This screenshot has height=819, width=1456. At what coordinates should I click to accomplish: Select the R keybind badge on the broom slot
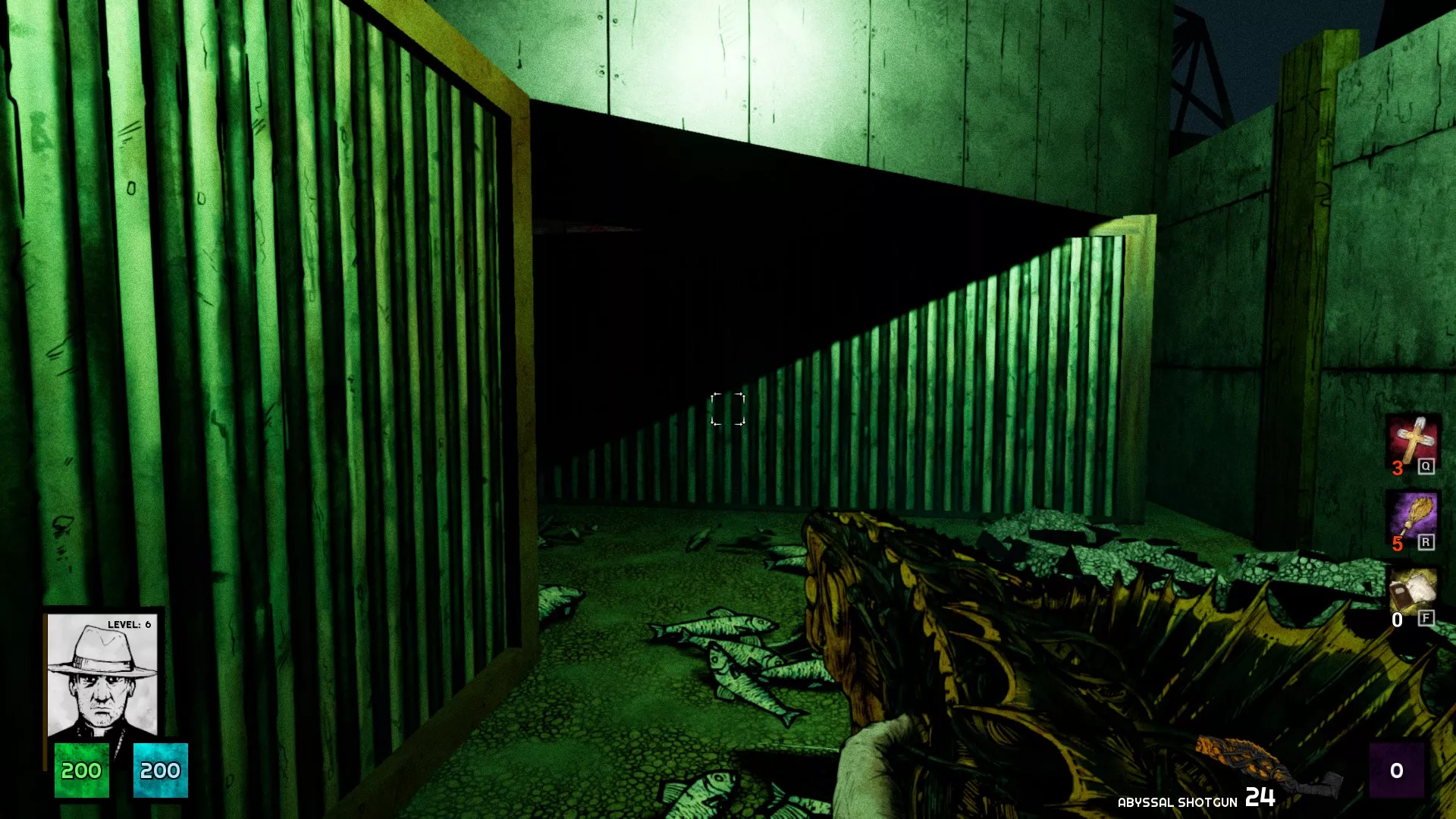click(1427, 543)
